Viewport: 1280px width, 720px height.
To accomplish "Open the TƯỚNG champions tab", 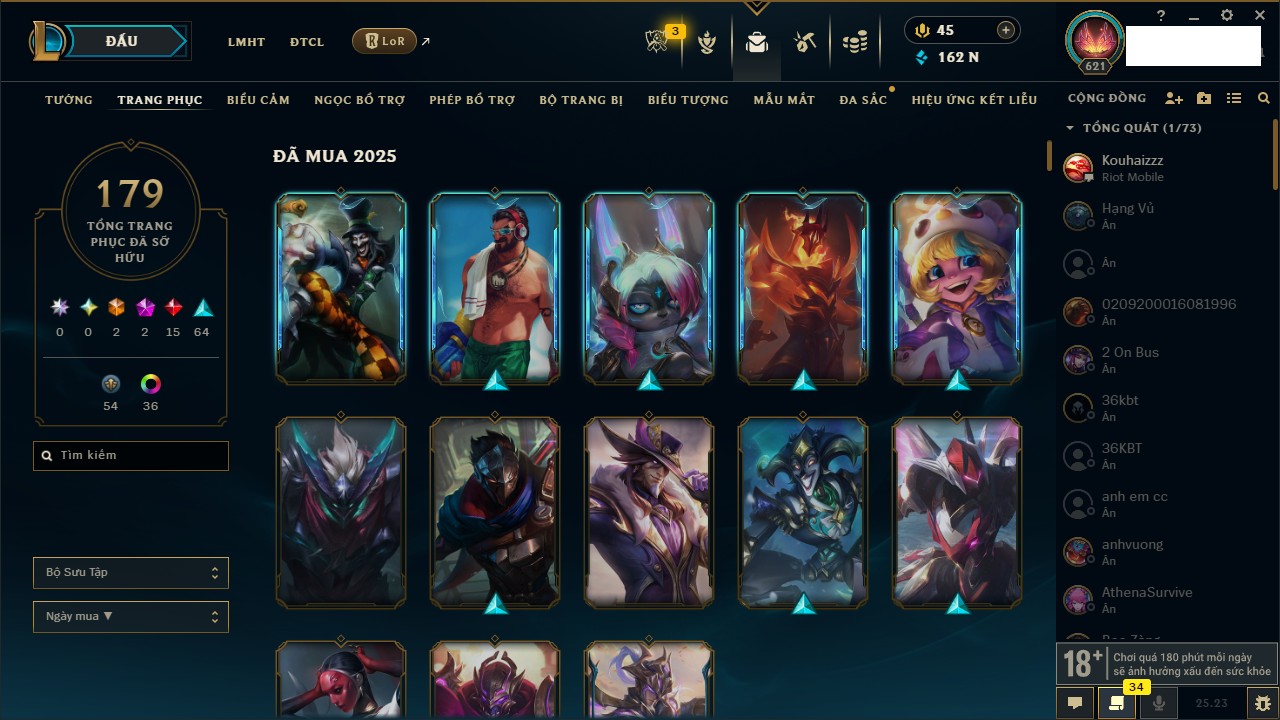I will tap(69, 100).
